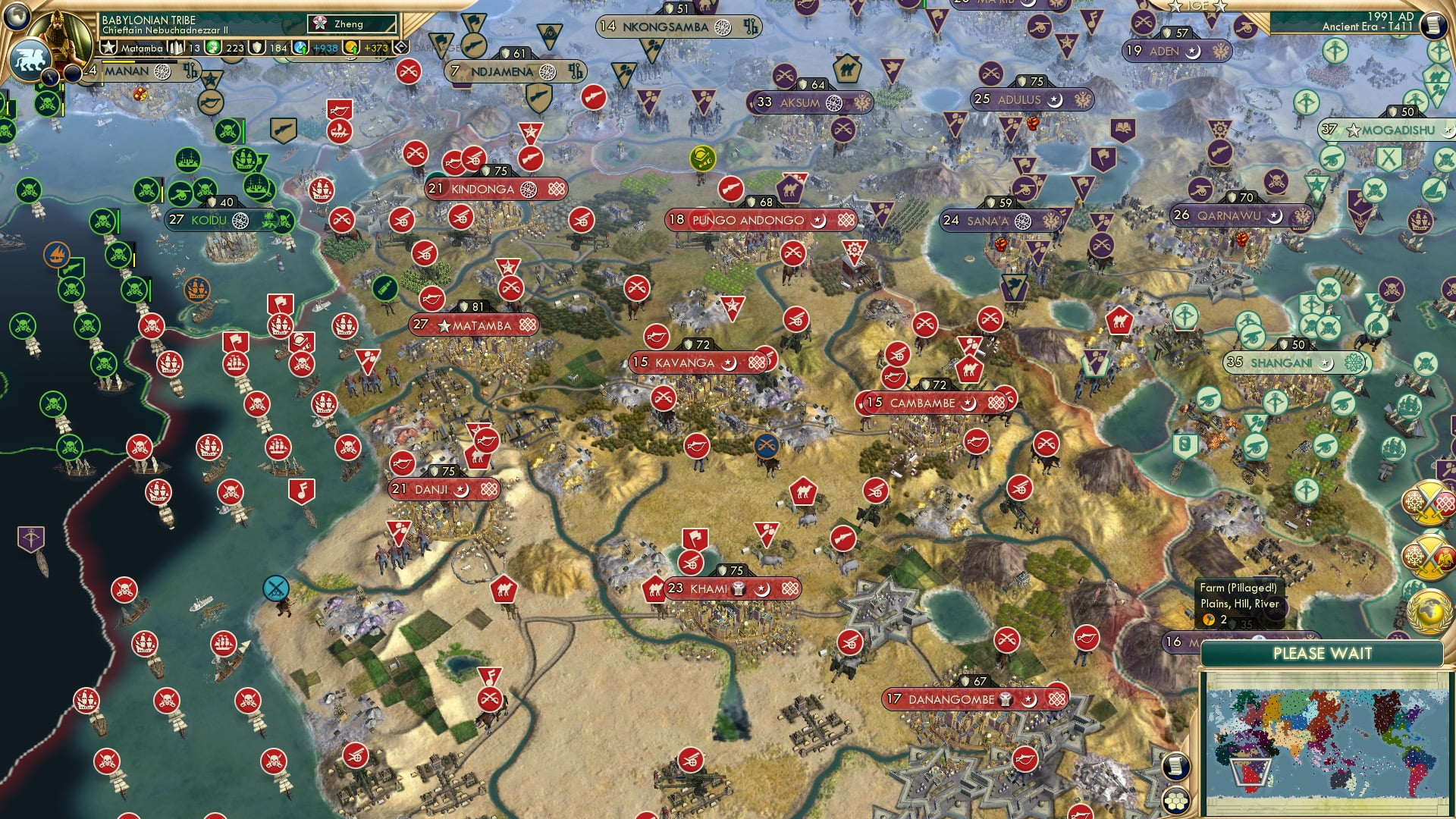Click the yellow growth progress bar on the Manan banner
Viewport: 1456px width, 819px height.
[118, 61]
